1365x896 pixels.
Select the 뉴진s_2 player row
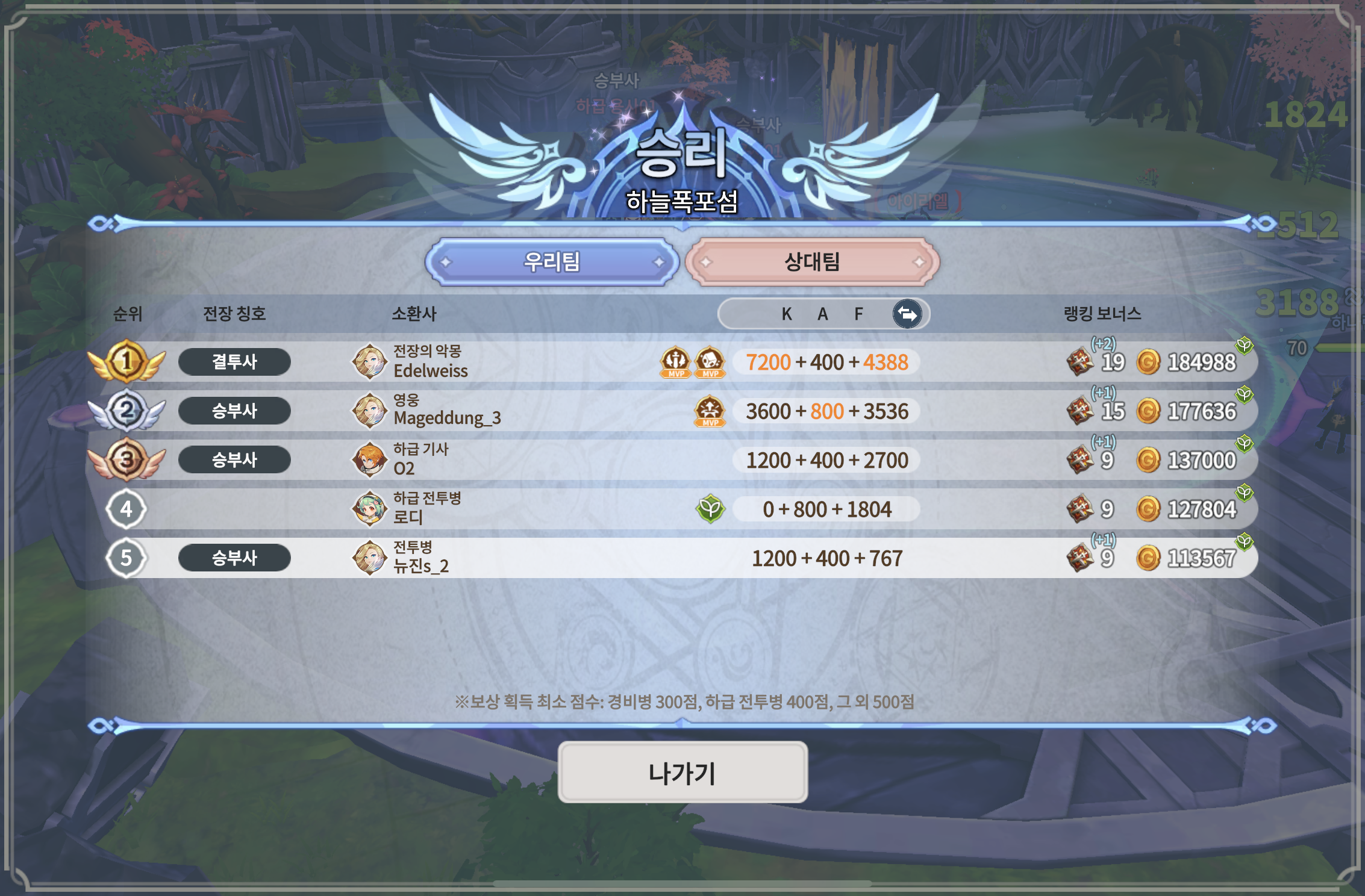click(420, 558)
